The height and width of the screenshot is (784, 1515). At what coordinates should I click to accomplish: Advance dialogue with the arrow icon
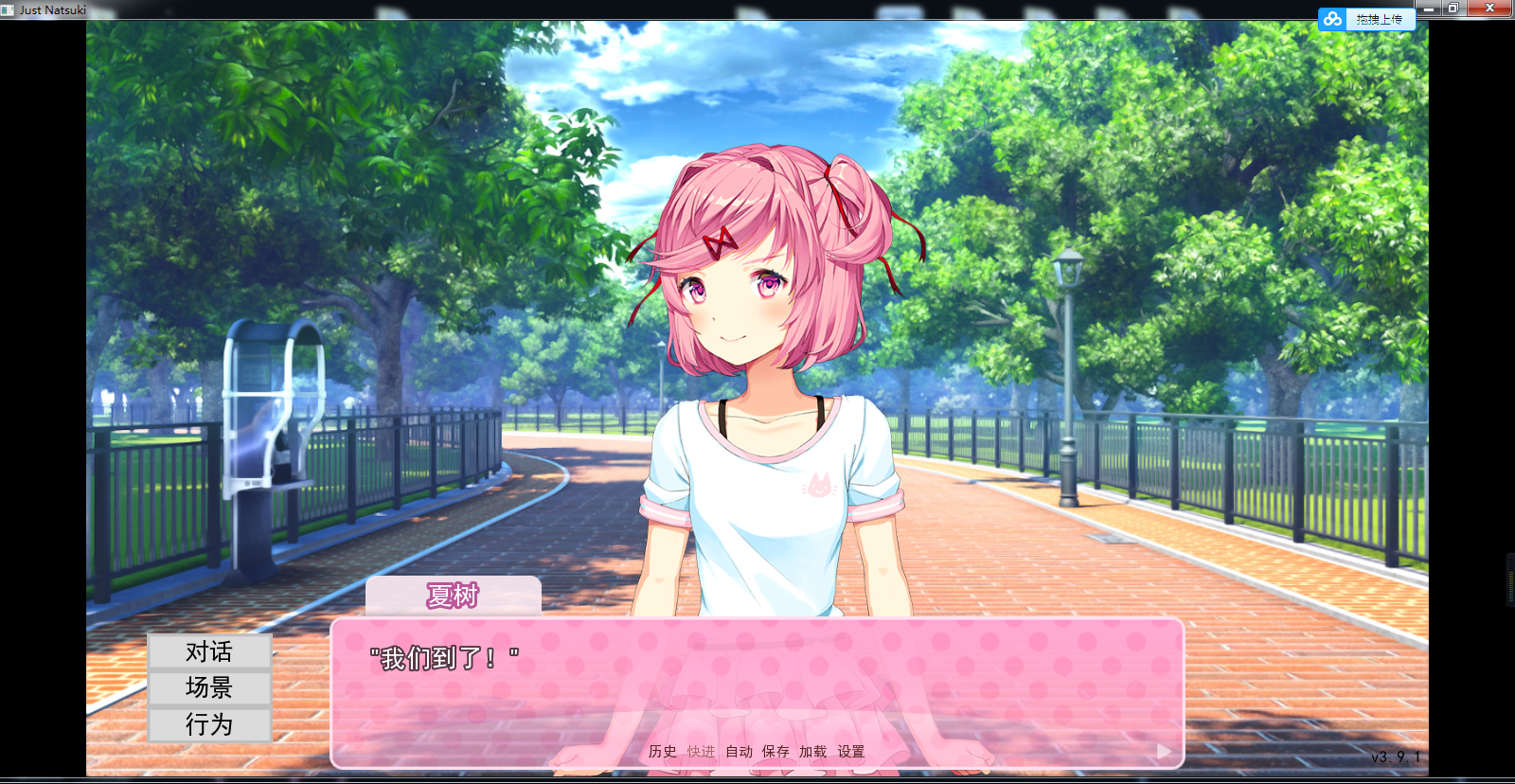click(x=1164, y=752)
